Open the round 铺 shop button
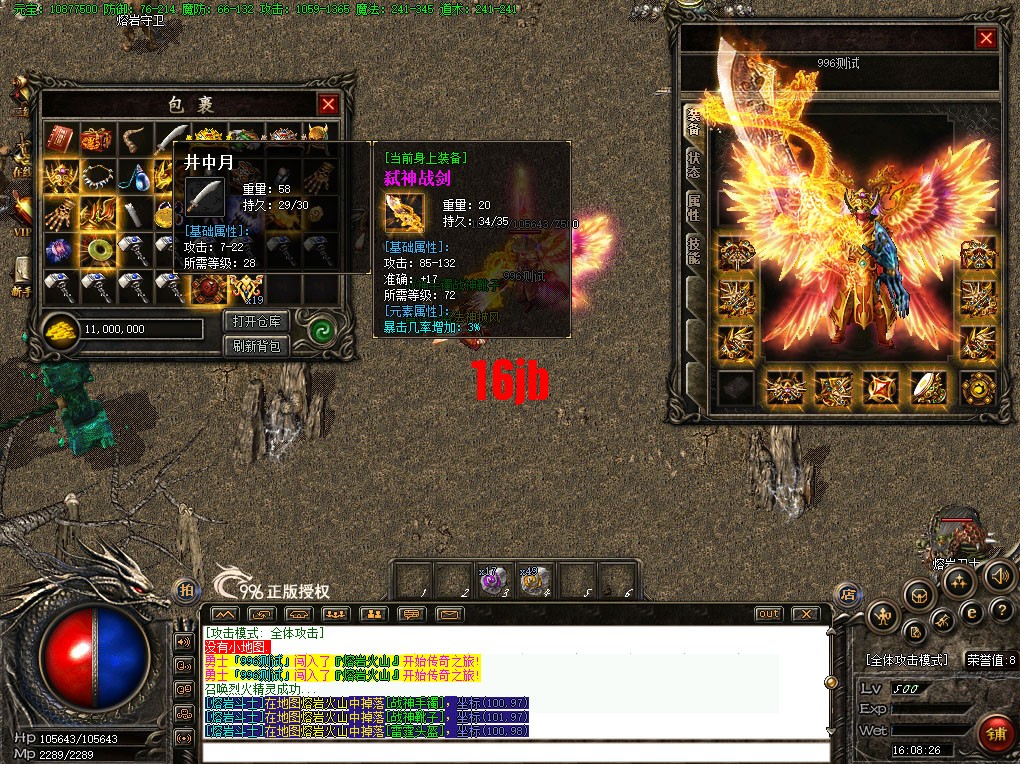 [993, 732]
